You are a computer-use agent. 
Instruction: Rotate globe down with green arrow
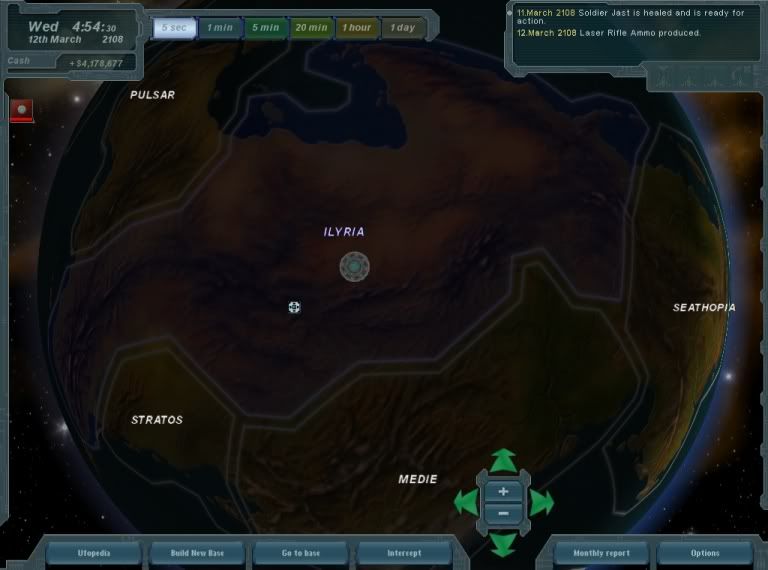pyautogui.click(x=503, y=543)
